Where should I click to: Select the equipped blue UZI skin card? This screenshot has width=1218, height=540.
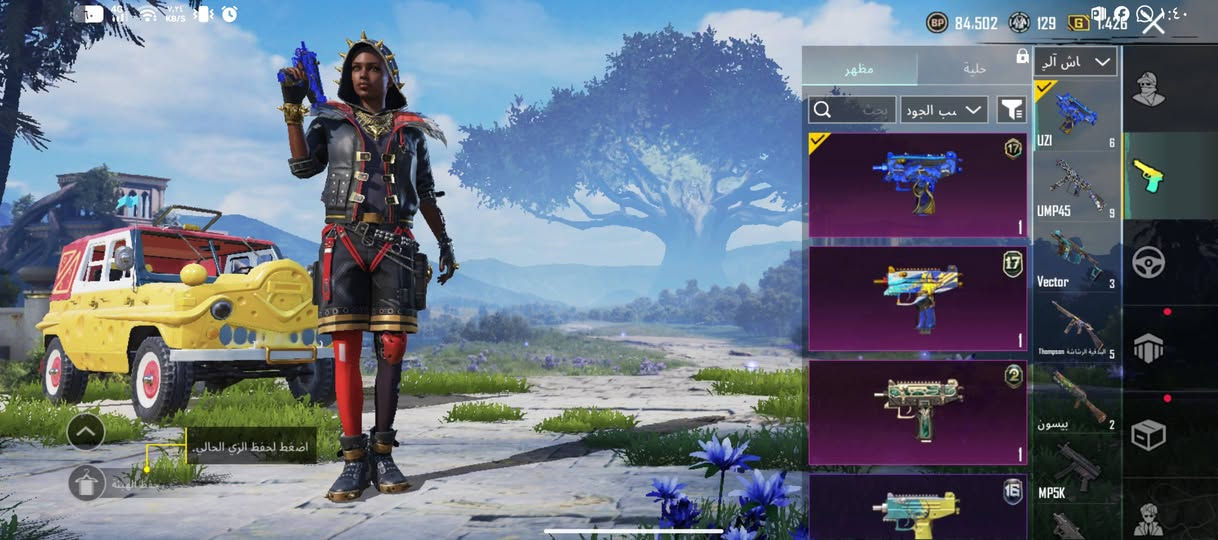[917, 184]
